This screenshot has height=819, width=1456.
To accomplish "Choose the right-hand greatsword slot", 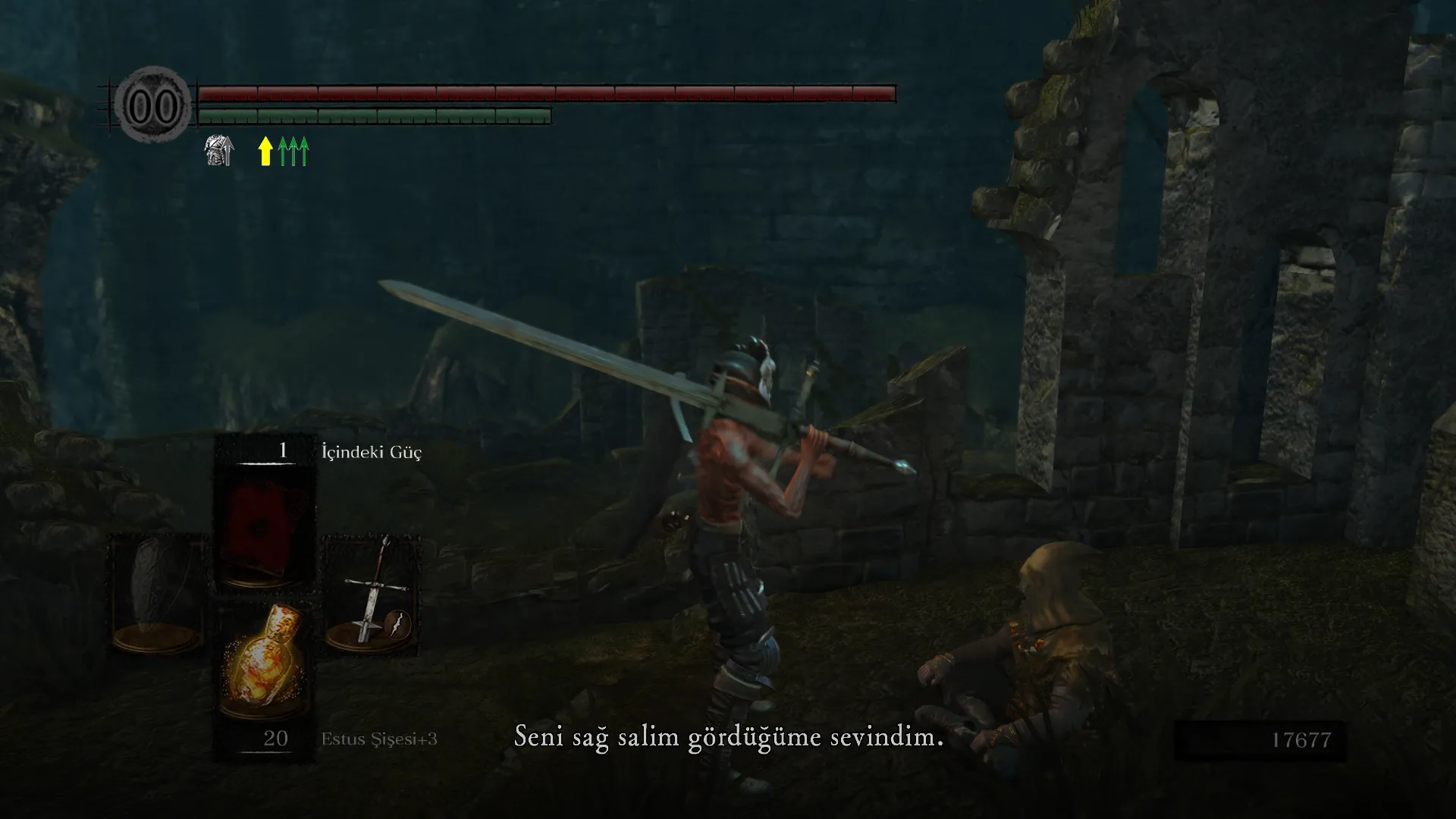I will tap(372, 595).
